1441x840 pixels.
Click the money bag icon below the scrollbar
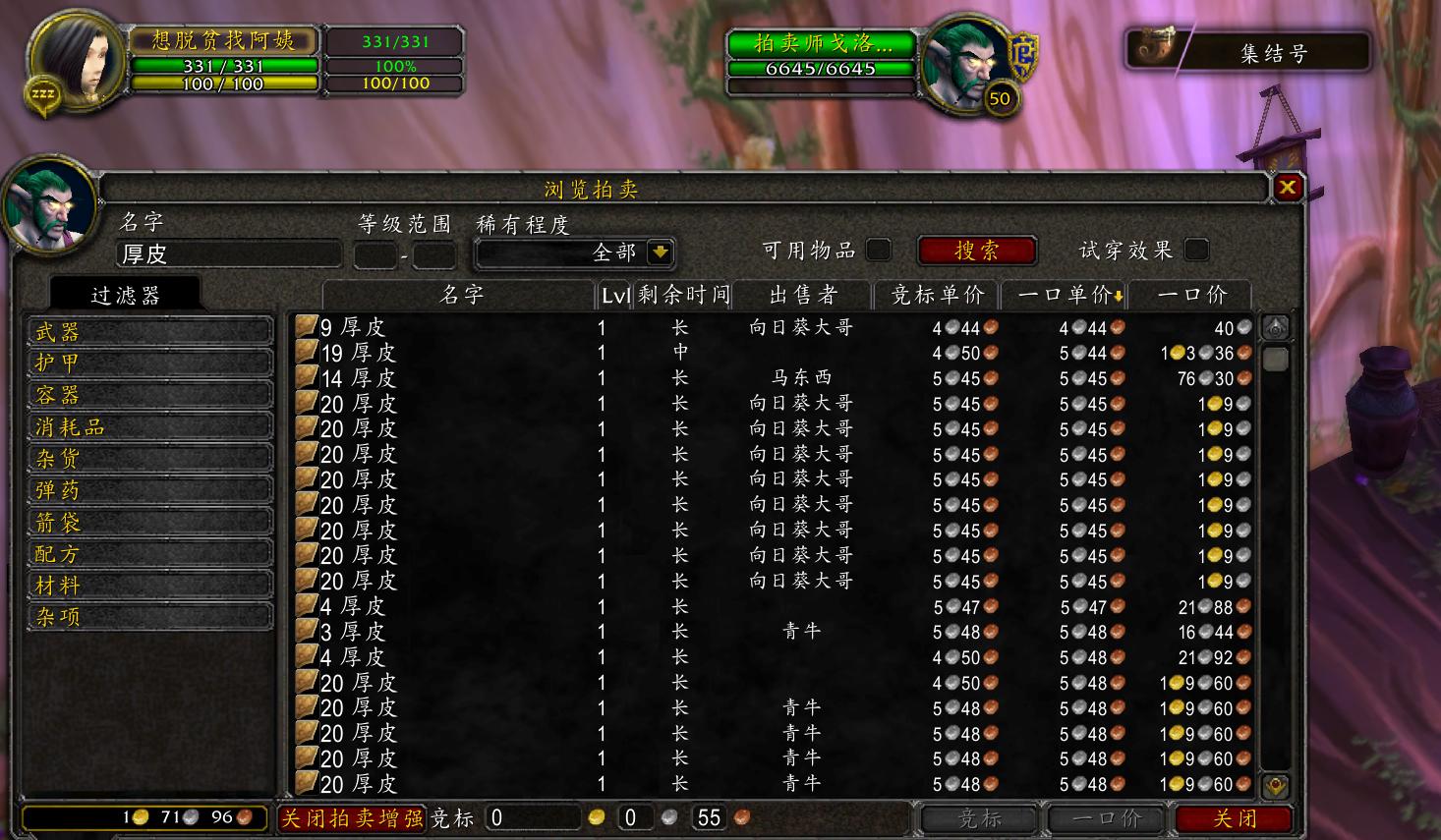1275,786
